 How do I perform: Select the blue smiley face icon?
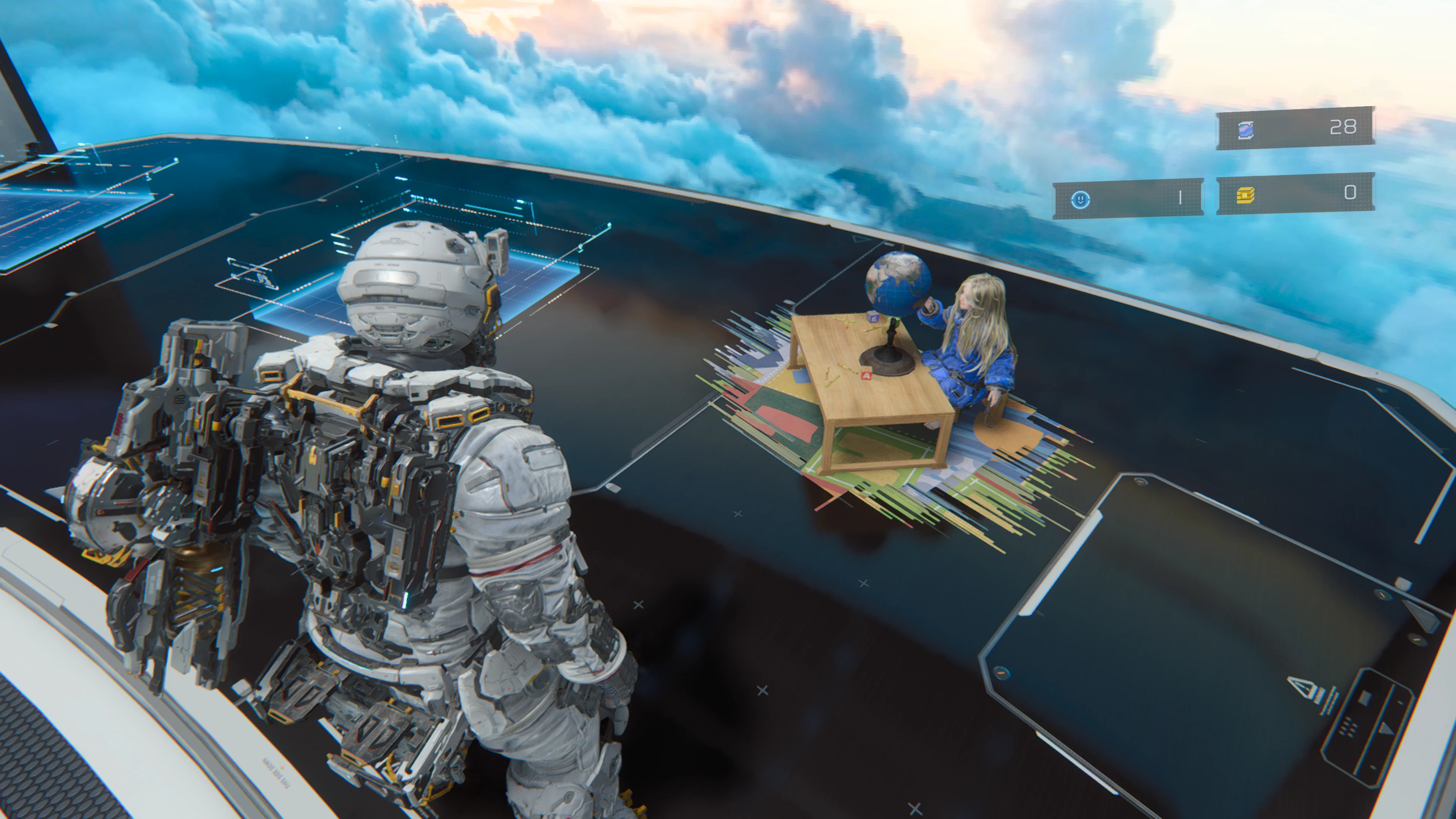click(1080, 199)
